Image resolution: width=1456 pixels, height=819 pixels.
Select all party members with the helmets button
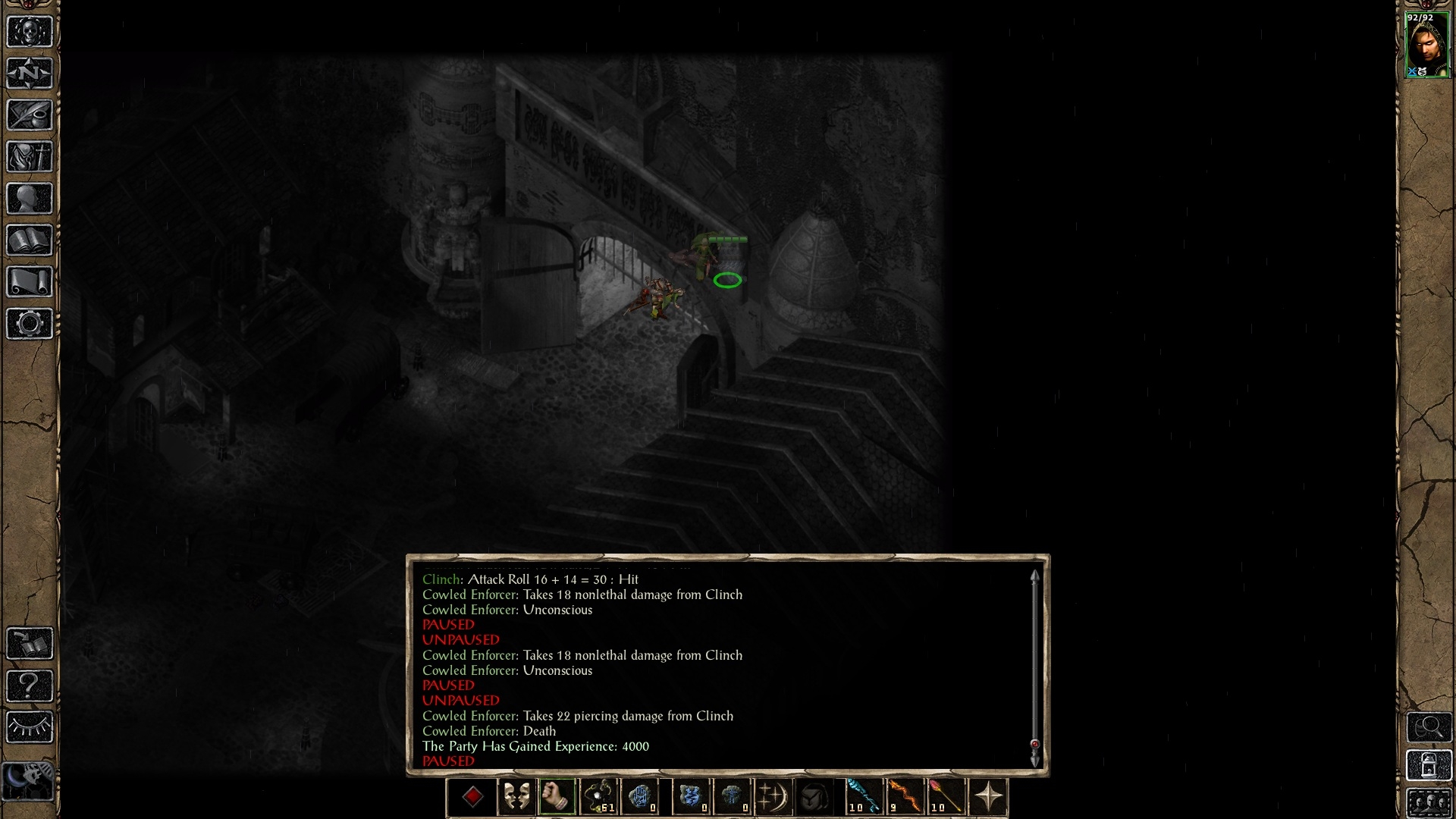[x=1429, y=802]
